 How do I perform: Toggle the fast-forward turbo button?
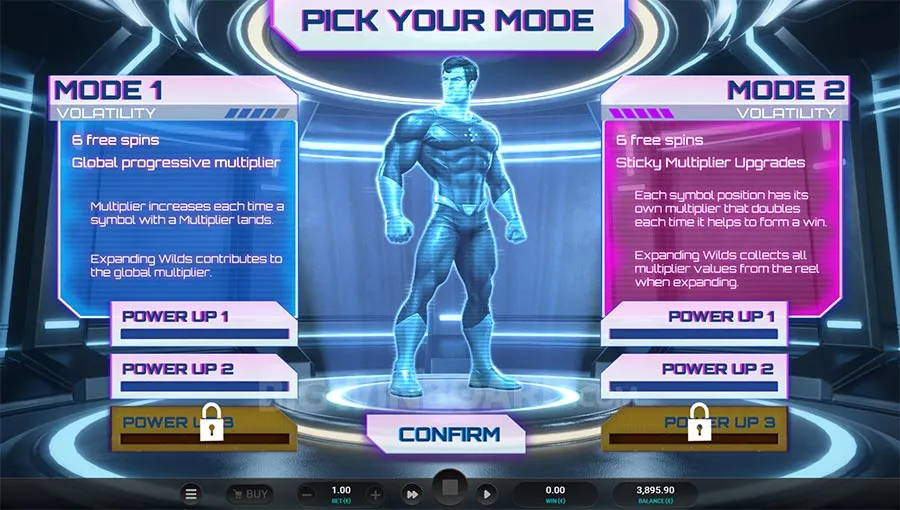411,494
